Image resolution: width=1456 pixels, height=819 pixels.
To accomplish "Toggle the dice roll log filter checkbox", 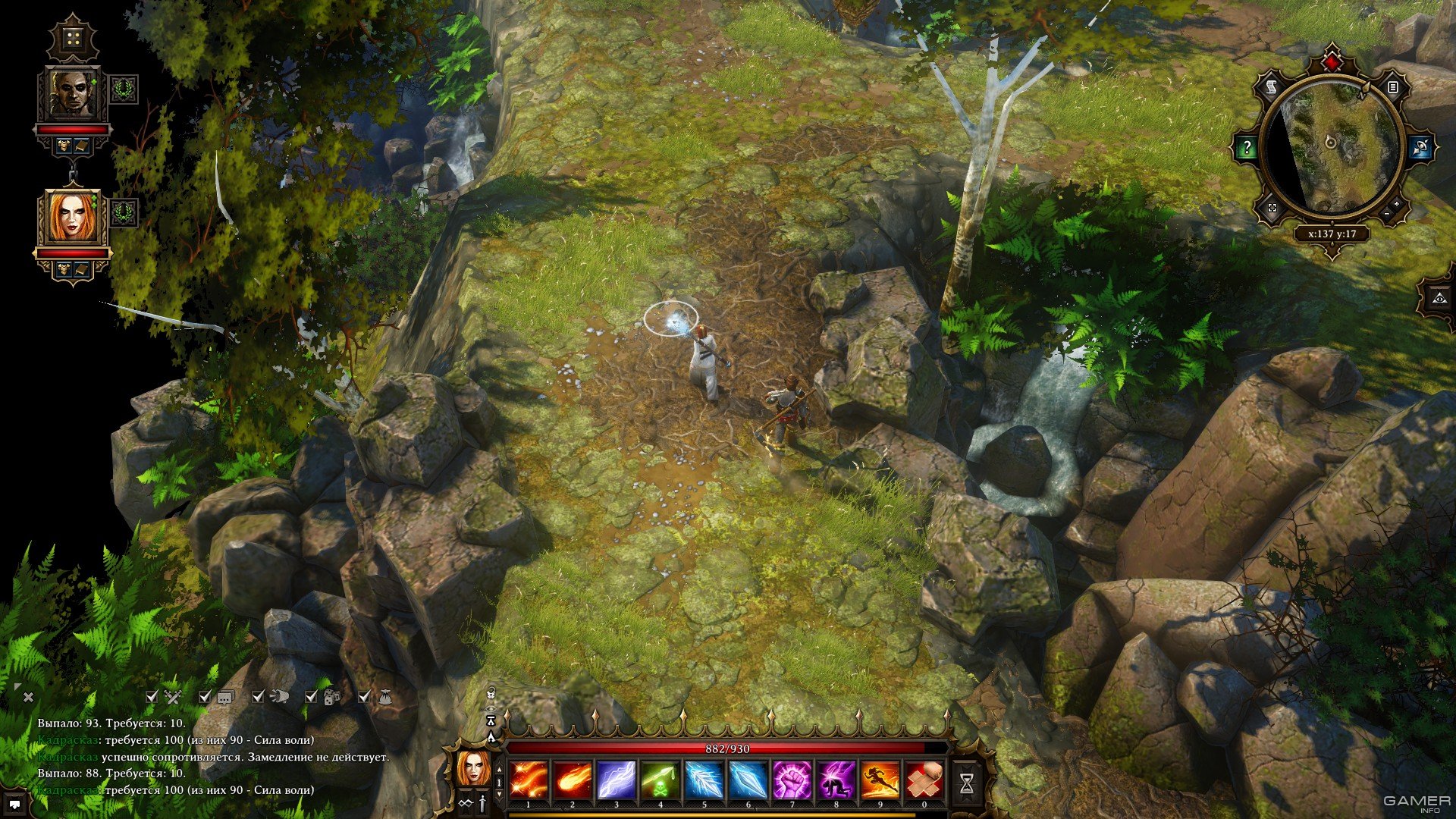I will coord(311,696).
